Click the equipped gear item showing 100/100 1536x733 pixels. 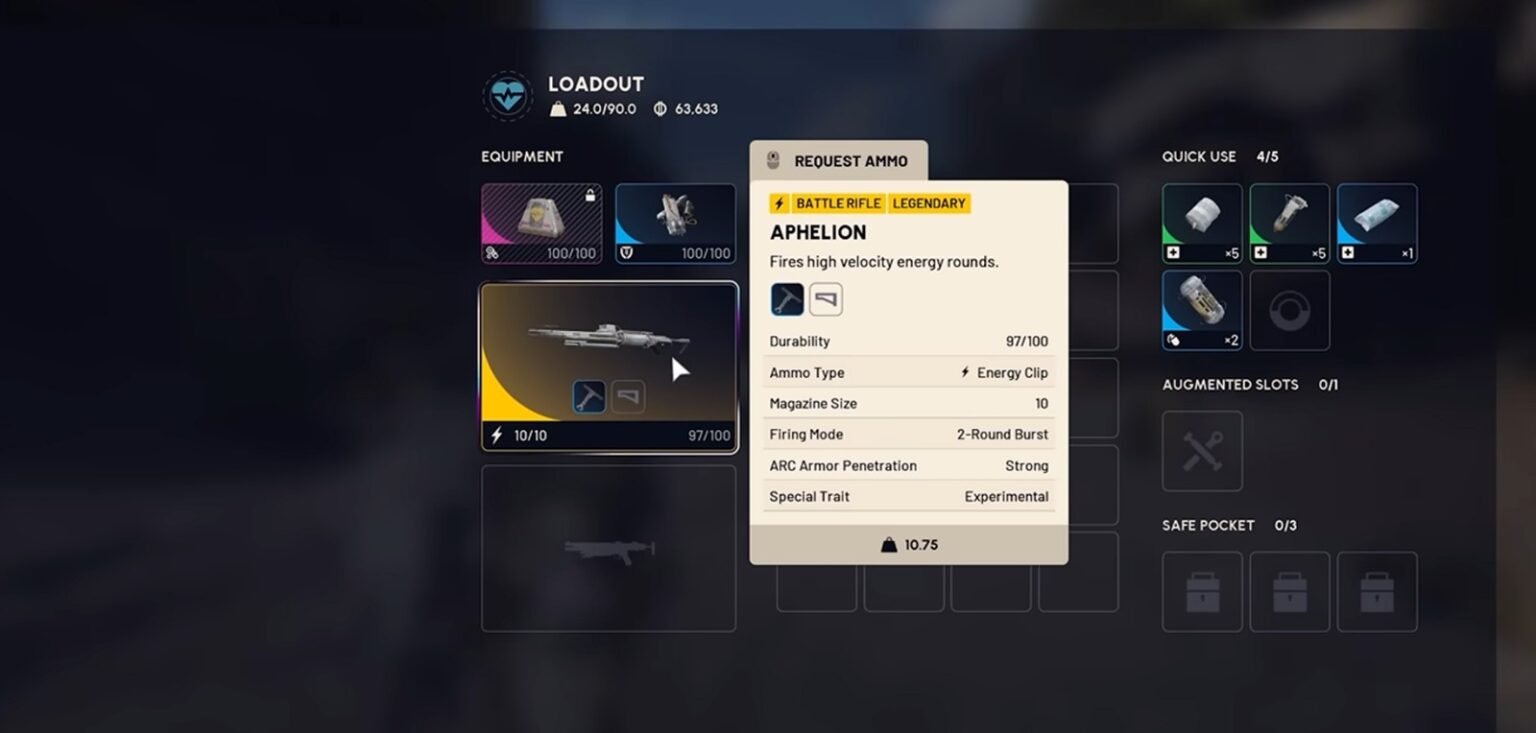point(676,222)
